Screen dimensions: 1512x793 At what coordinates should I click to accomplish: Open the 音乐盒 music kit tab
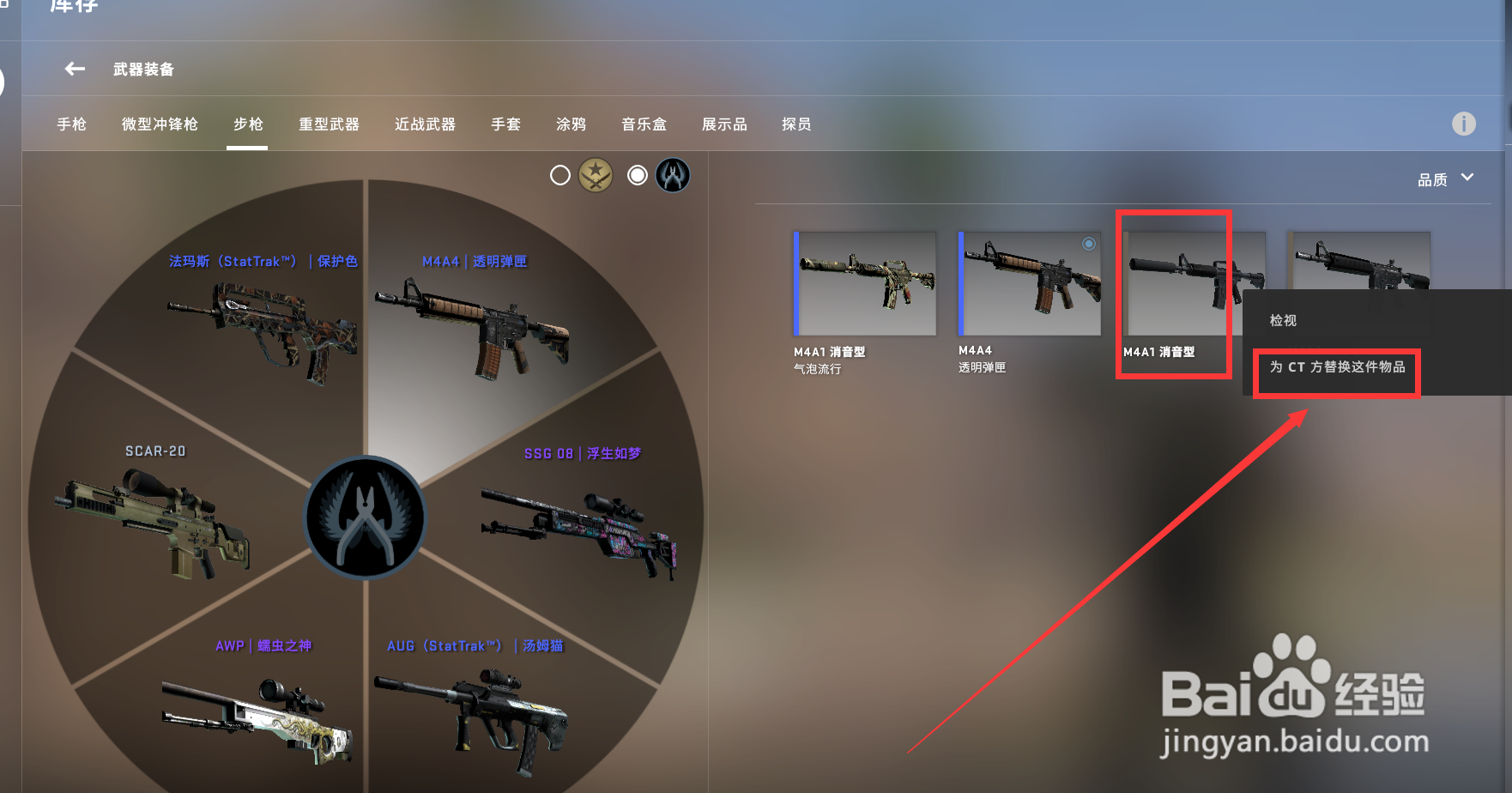click(x=644, y=124)
